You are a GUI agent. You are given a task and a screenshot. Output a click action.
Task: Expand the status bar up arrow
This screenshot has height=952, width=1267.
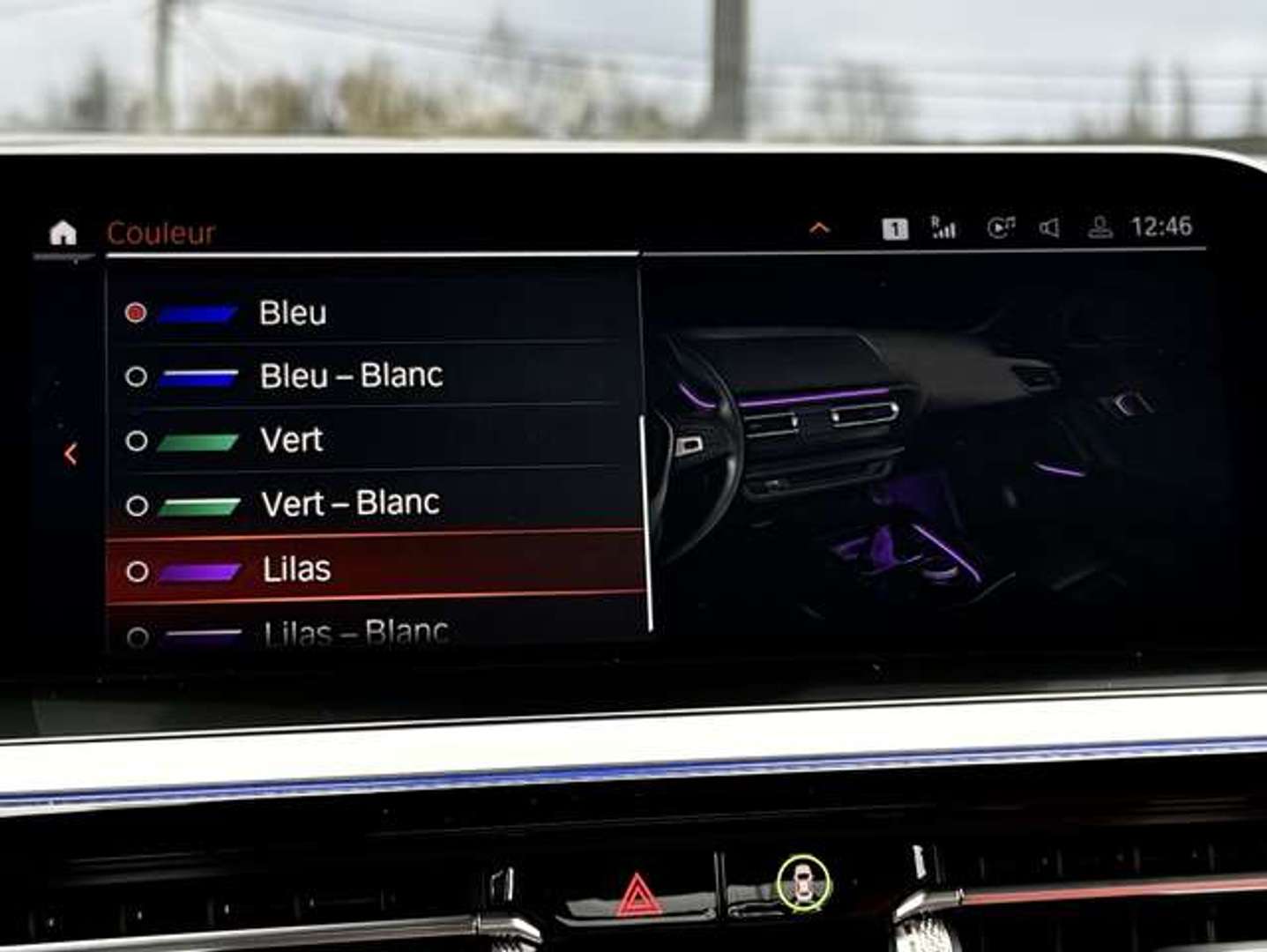[x=819, y=228]
